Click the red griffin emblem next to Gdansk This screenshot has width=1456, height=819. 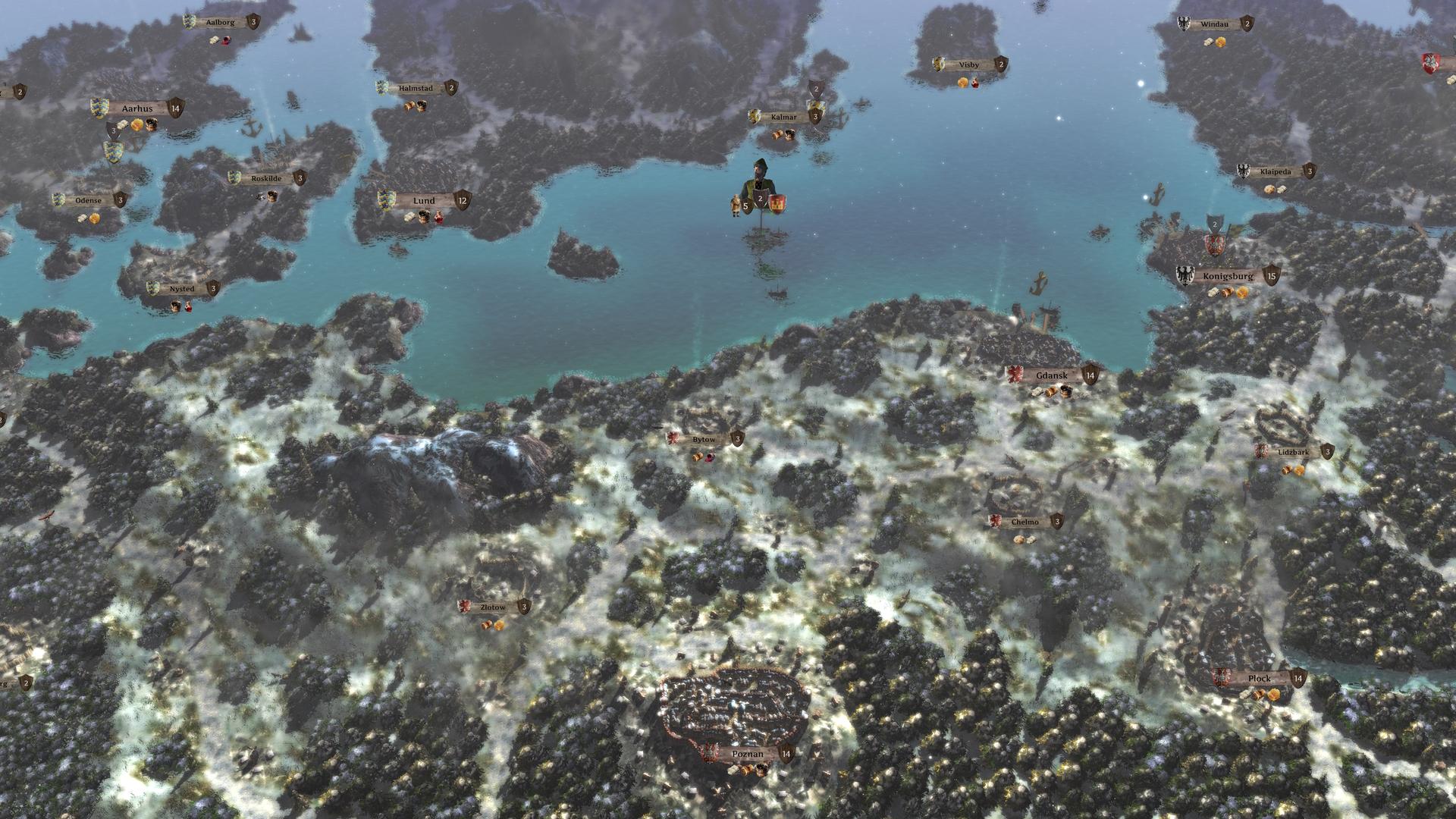[1015, 373]
